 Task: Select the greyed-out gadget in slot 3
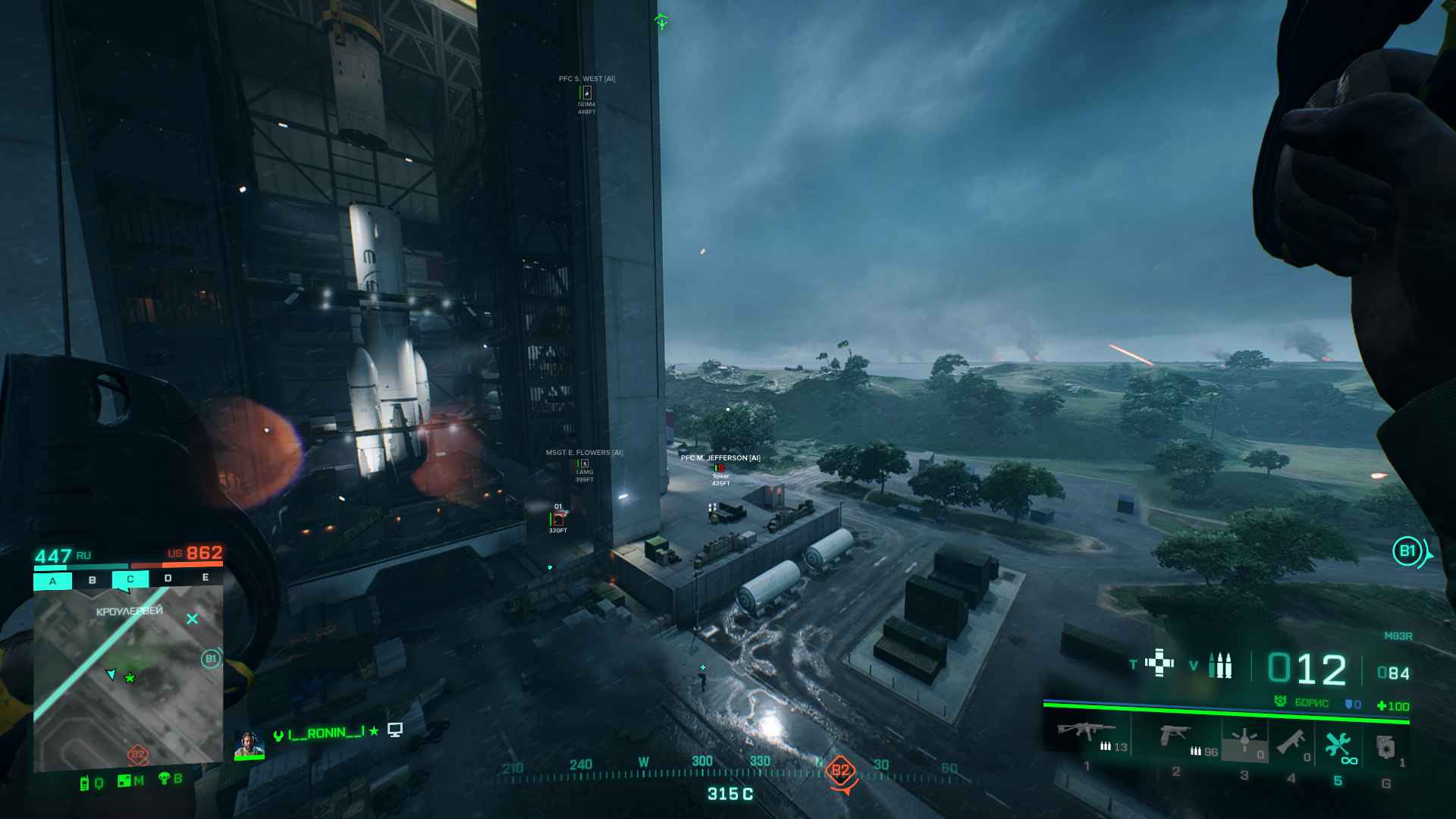[x=1244, y=740]
